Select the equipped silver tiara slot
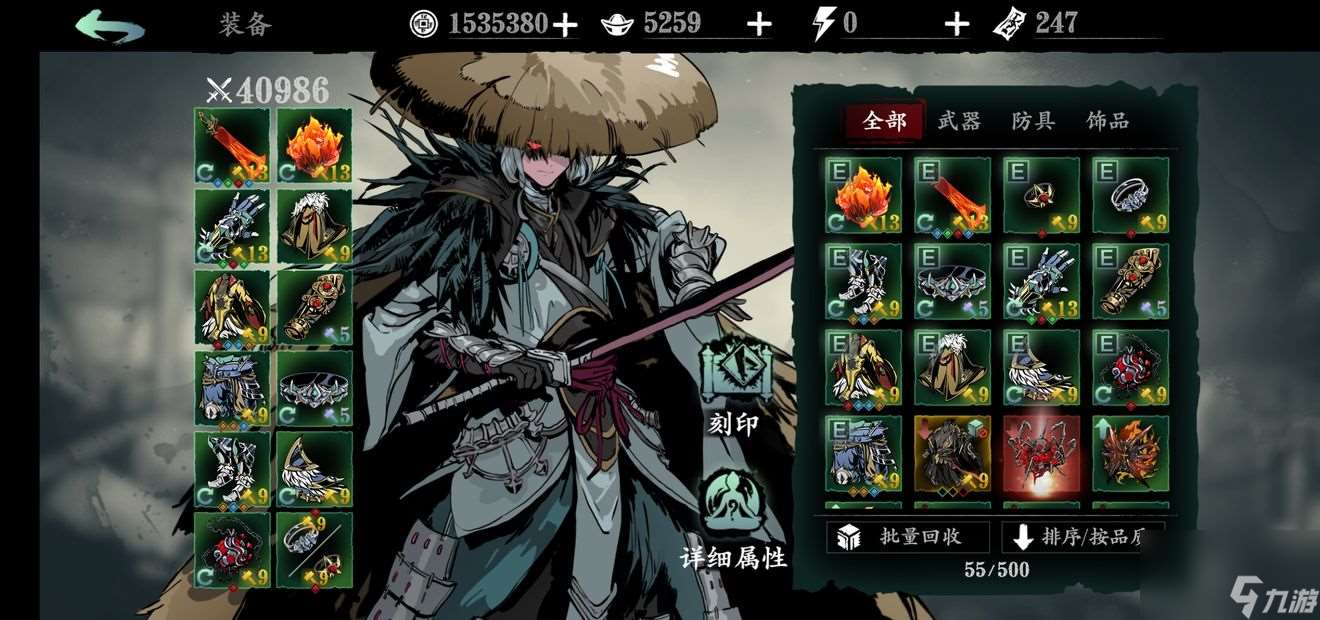Viewport: 1320px width, 620px height. point(314,388)
